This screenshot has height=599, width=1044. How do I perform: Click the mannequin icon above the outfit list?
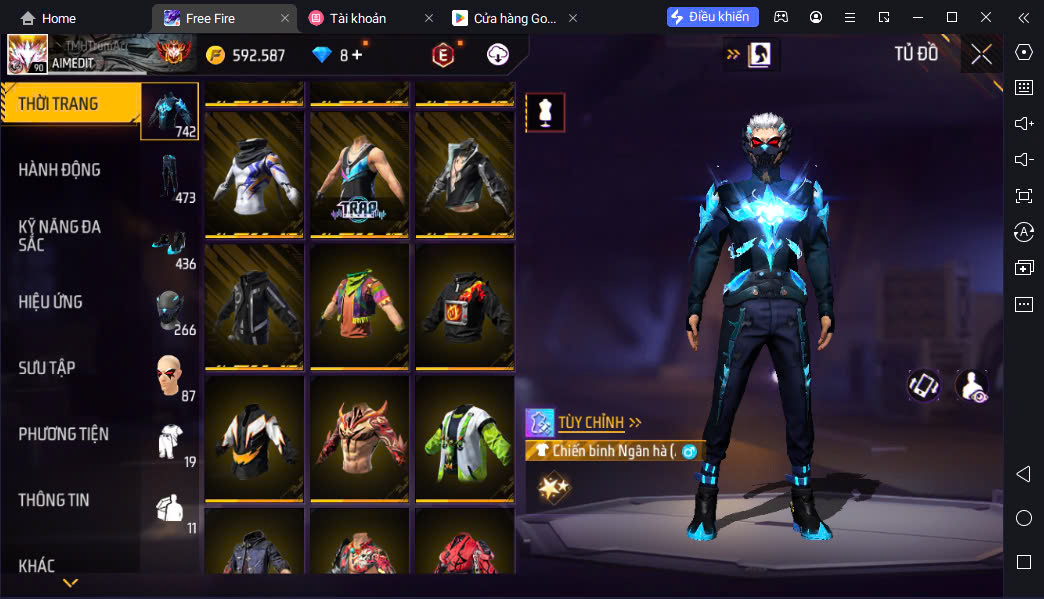click(x=545, y=113)
